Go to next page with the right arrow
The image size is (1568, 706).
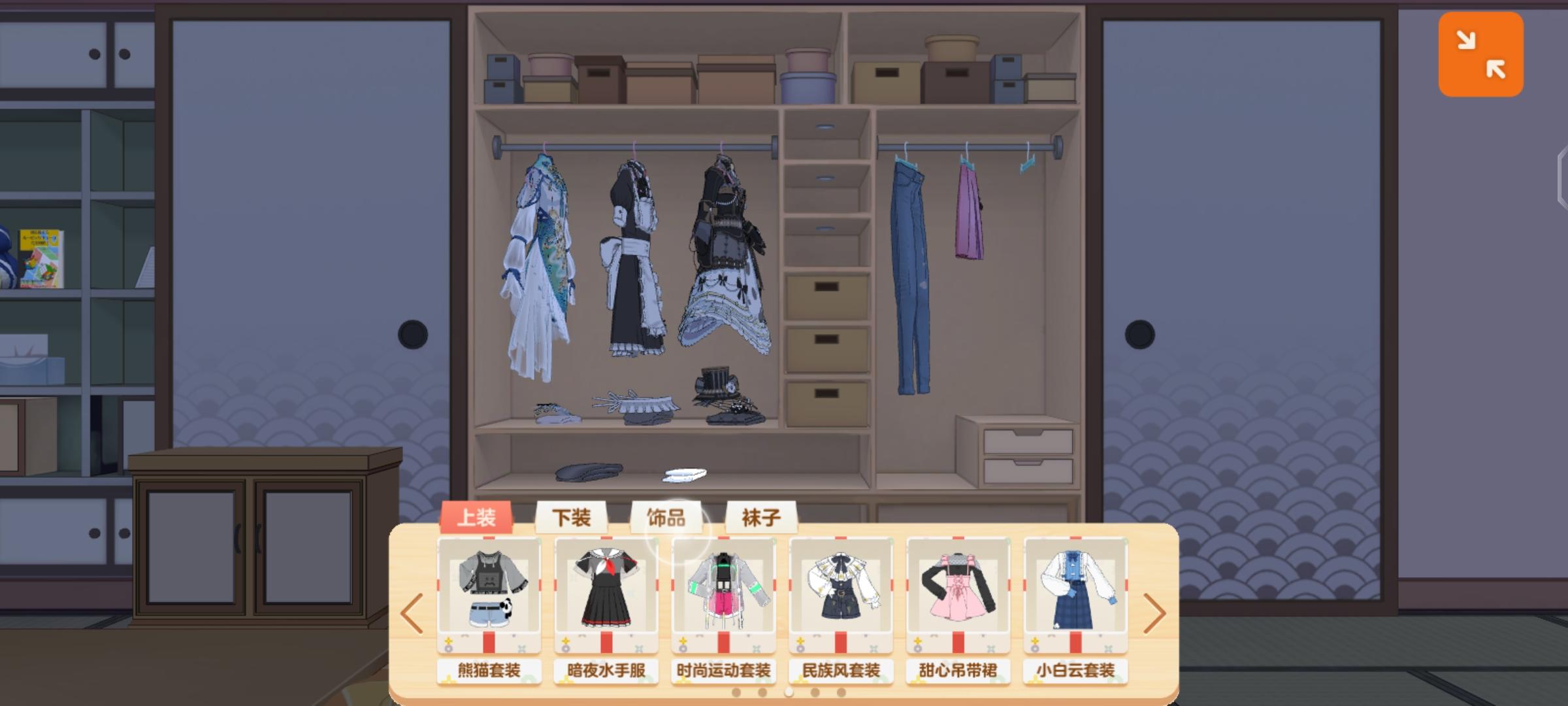click(1155, 613)
